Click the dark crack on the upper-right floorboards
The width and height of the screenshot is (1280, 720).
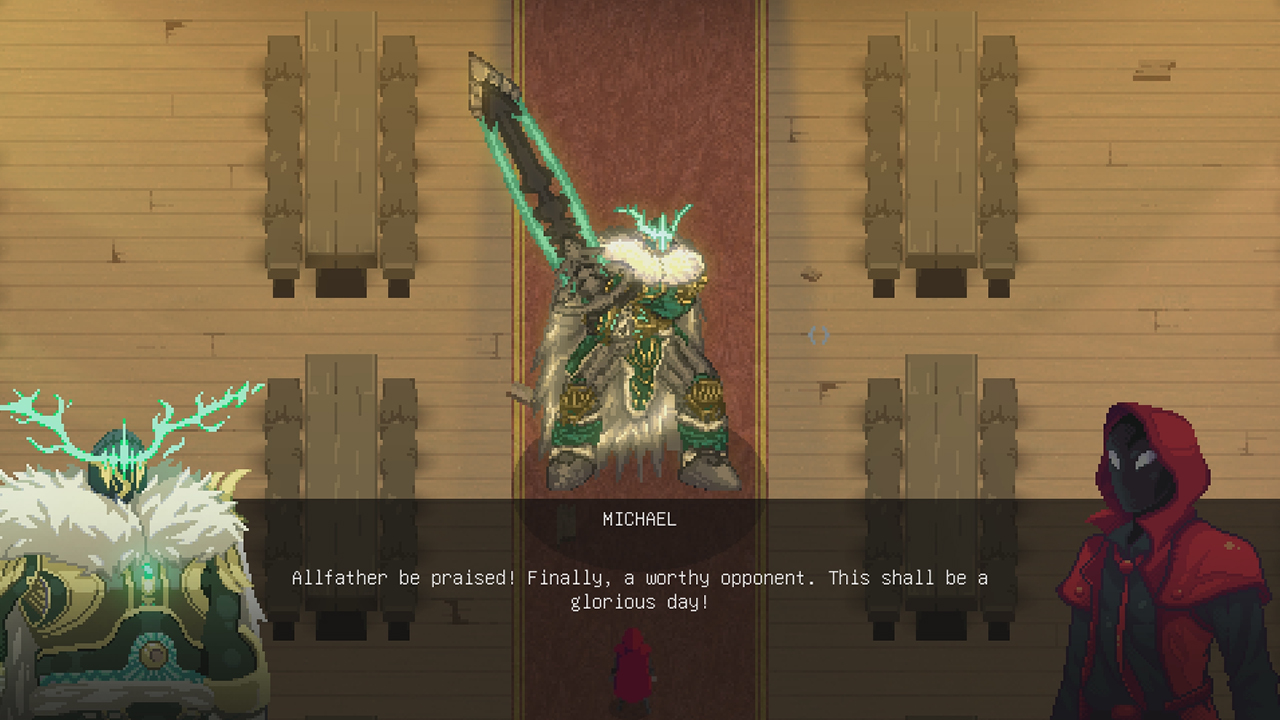pos(1150,70)
